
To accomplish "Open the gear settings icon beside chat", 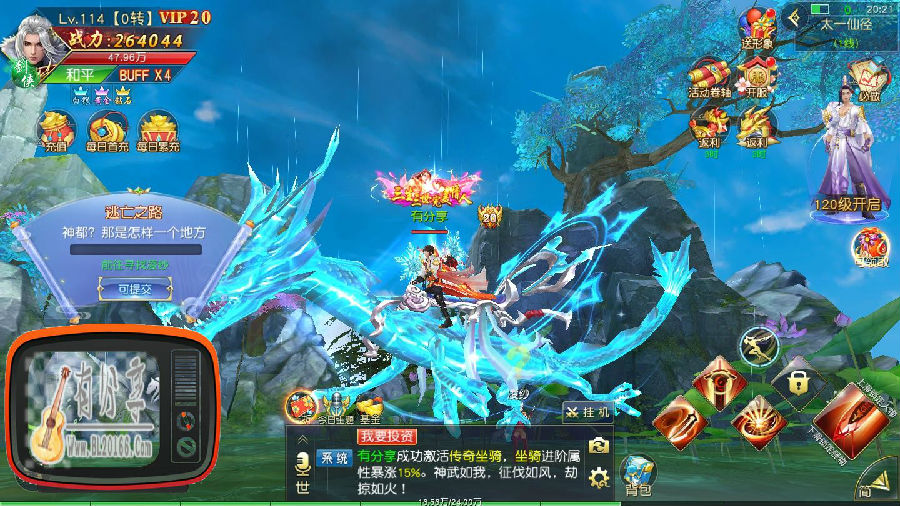I will (599, 478).
